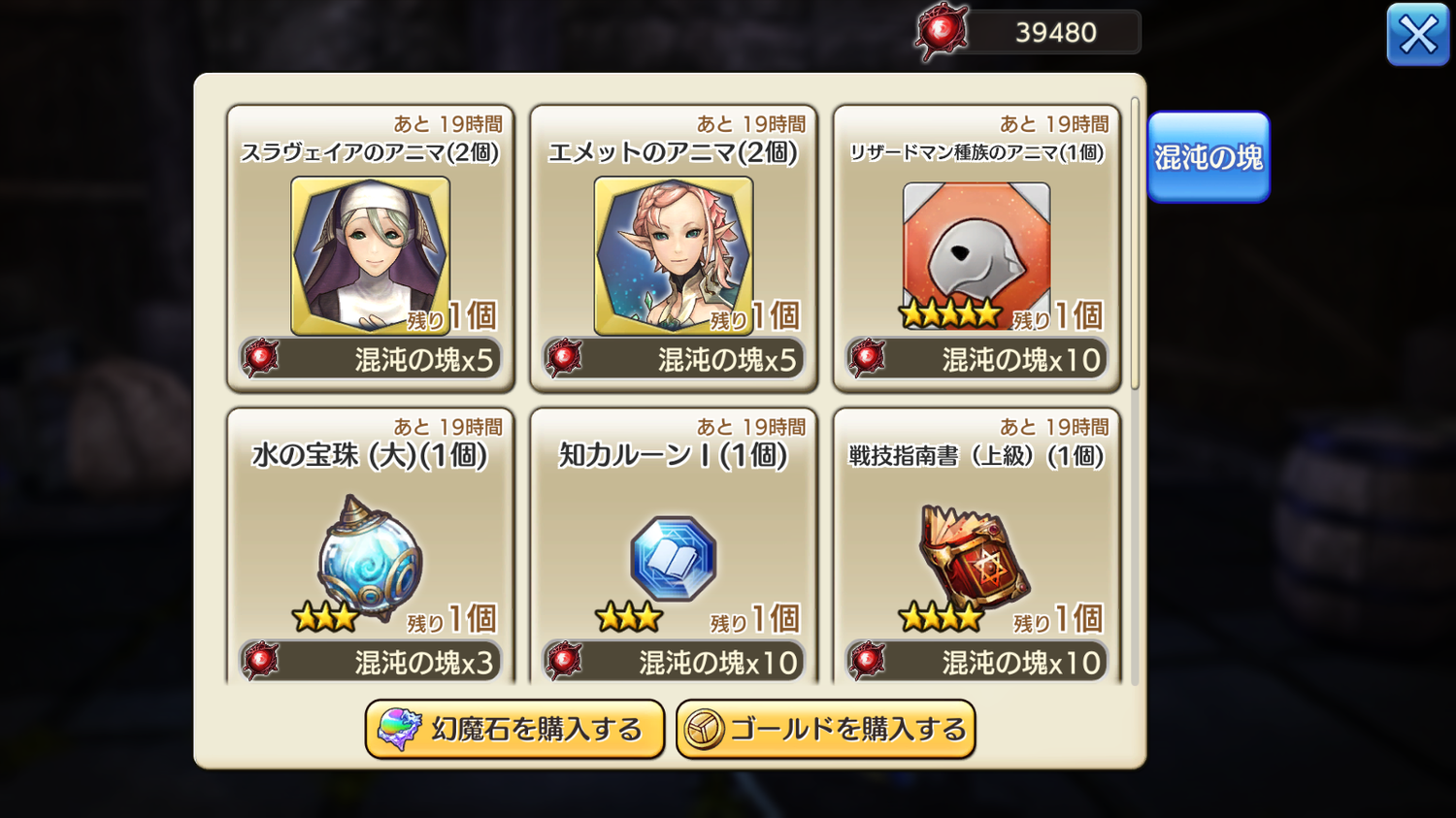The width and height of the screenshot is (1456, 818).
Task: Buy 戦技指南書（上級） for 10 混沌の塊
Action: pos(976,662)
